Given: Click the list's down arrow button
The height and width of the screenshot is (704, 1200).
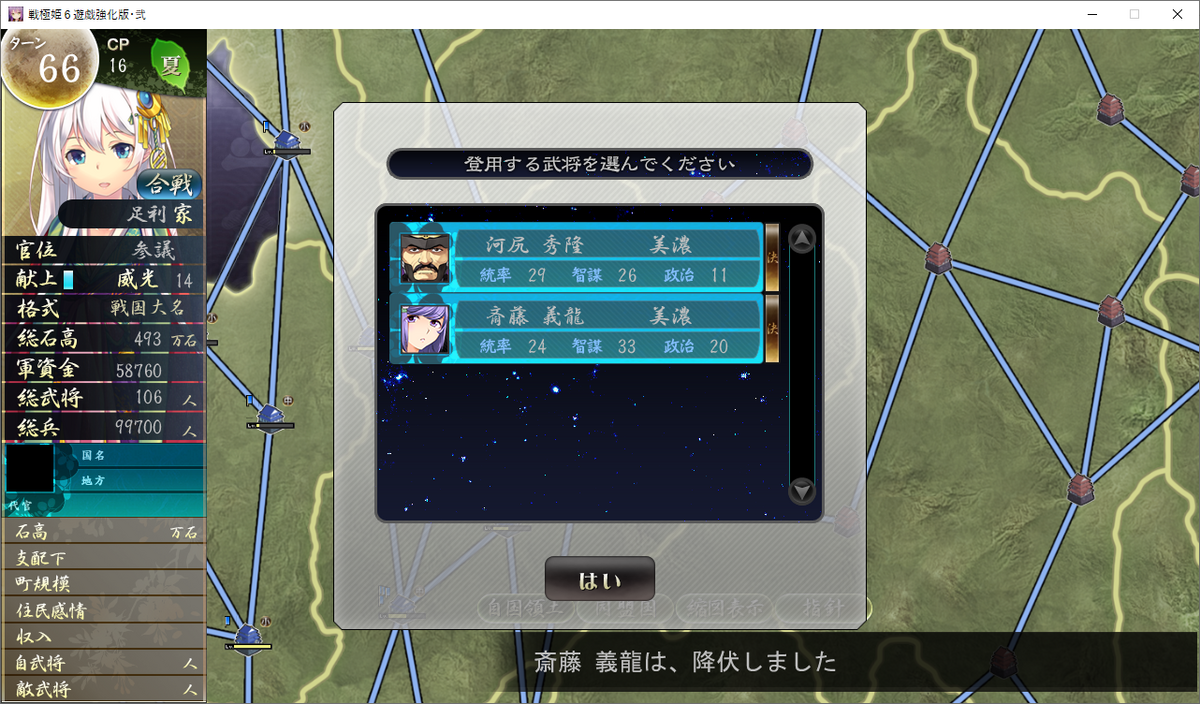Looking at the screenshot, I should [802, 491].
